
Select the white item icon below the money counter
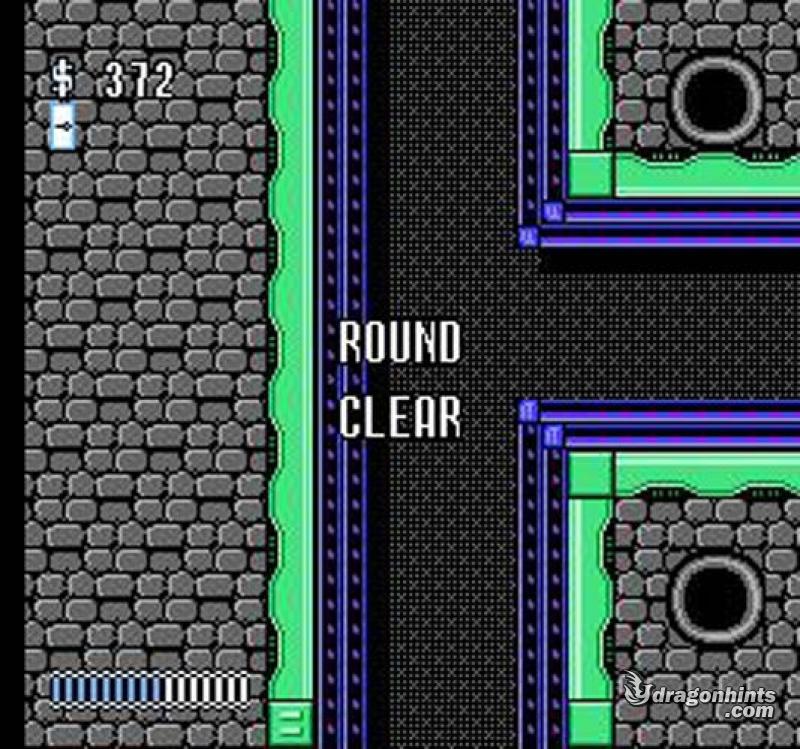(63, 125)
